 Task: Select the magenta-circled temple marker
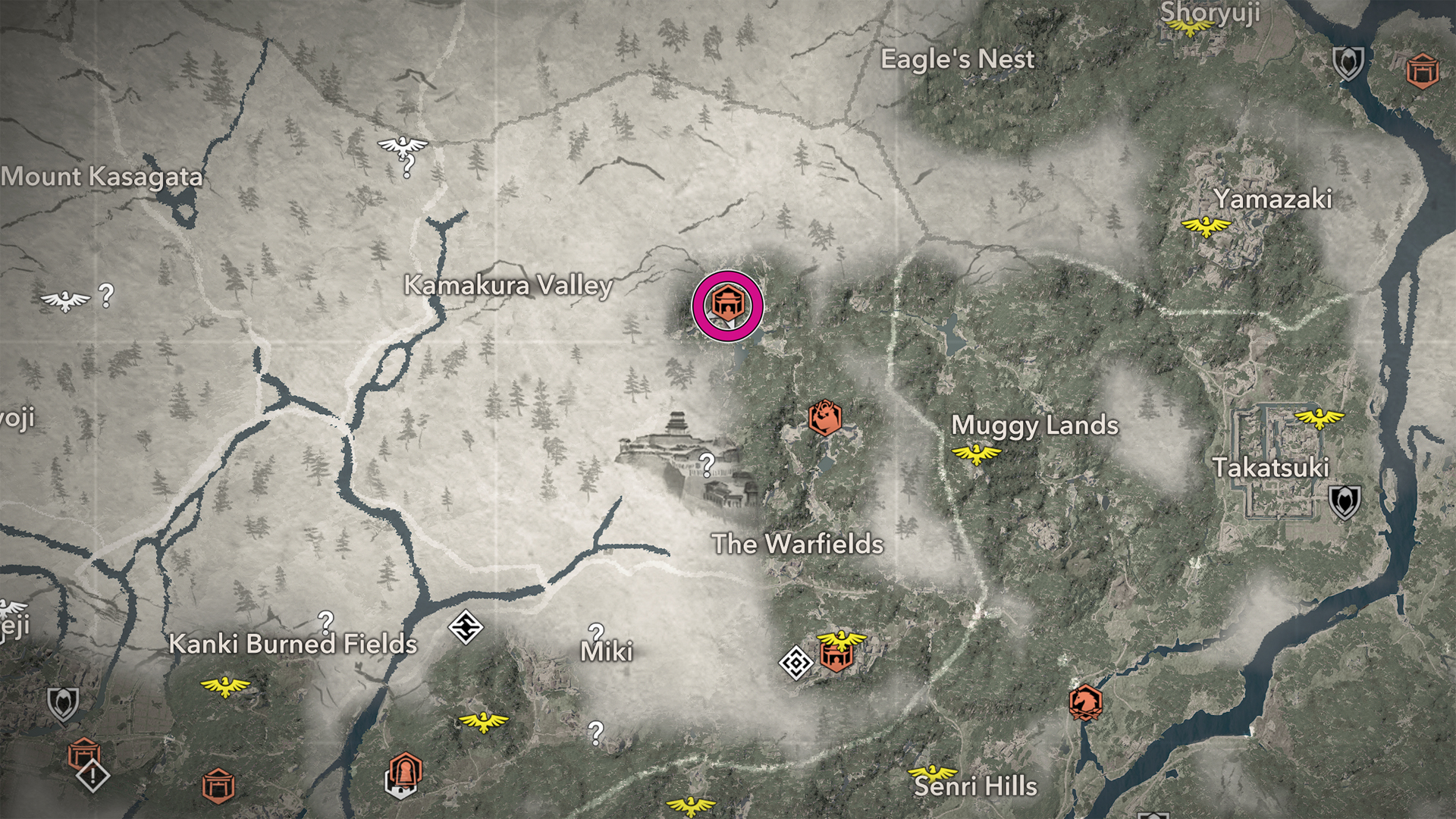click(x=727, y=305)
